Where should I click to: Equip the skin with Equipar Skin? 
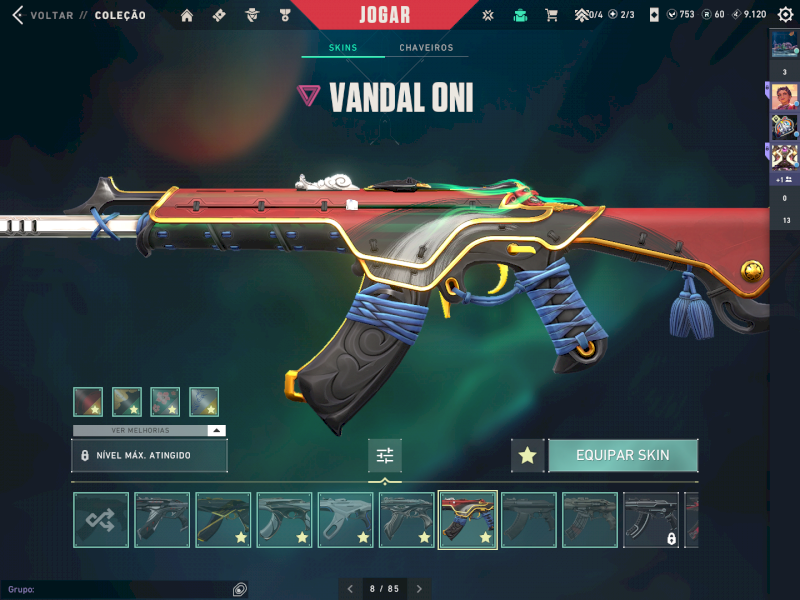622,456
